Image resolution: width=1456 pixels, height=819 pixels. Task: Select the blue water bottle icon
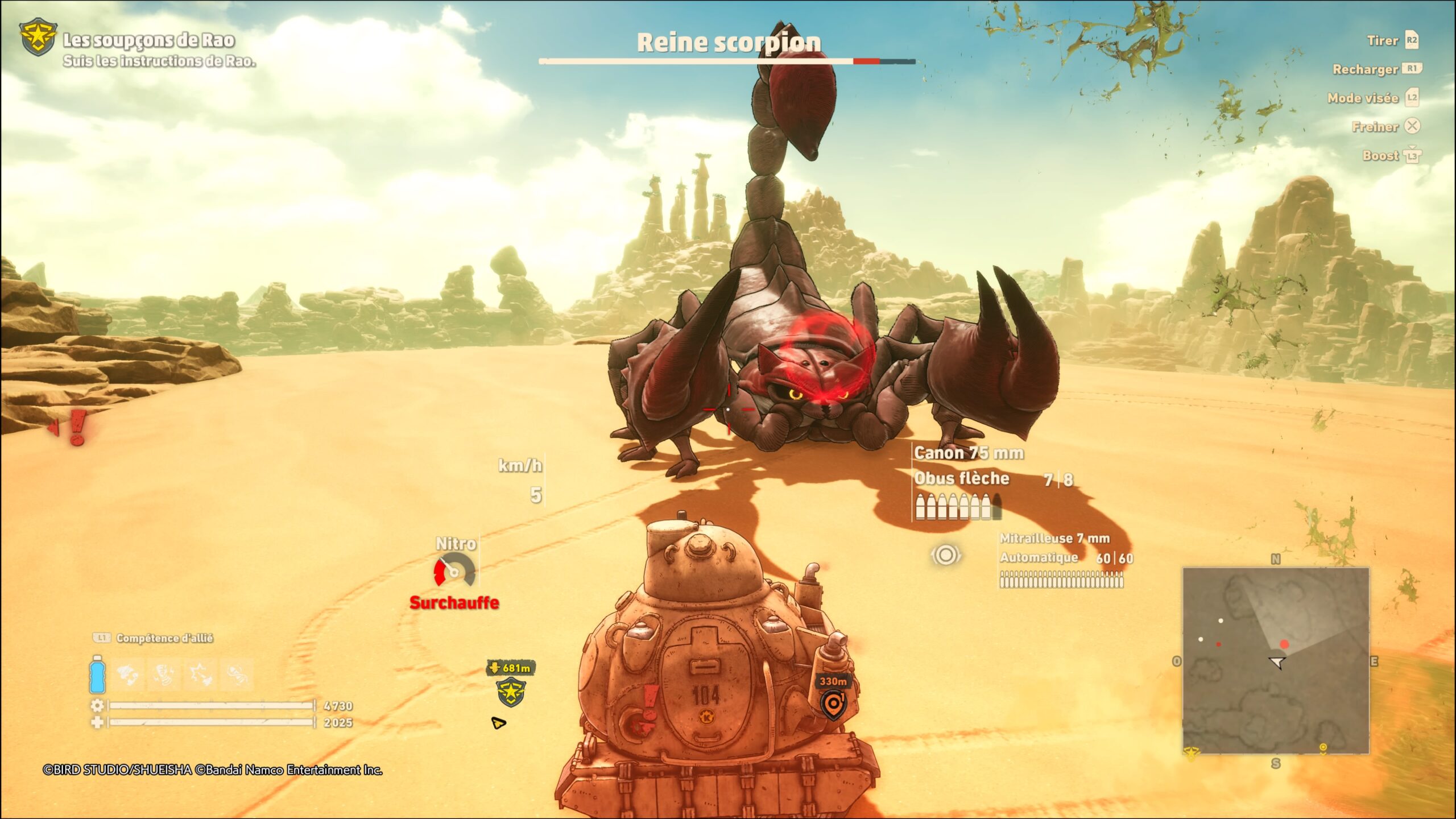97,674
